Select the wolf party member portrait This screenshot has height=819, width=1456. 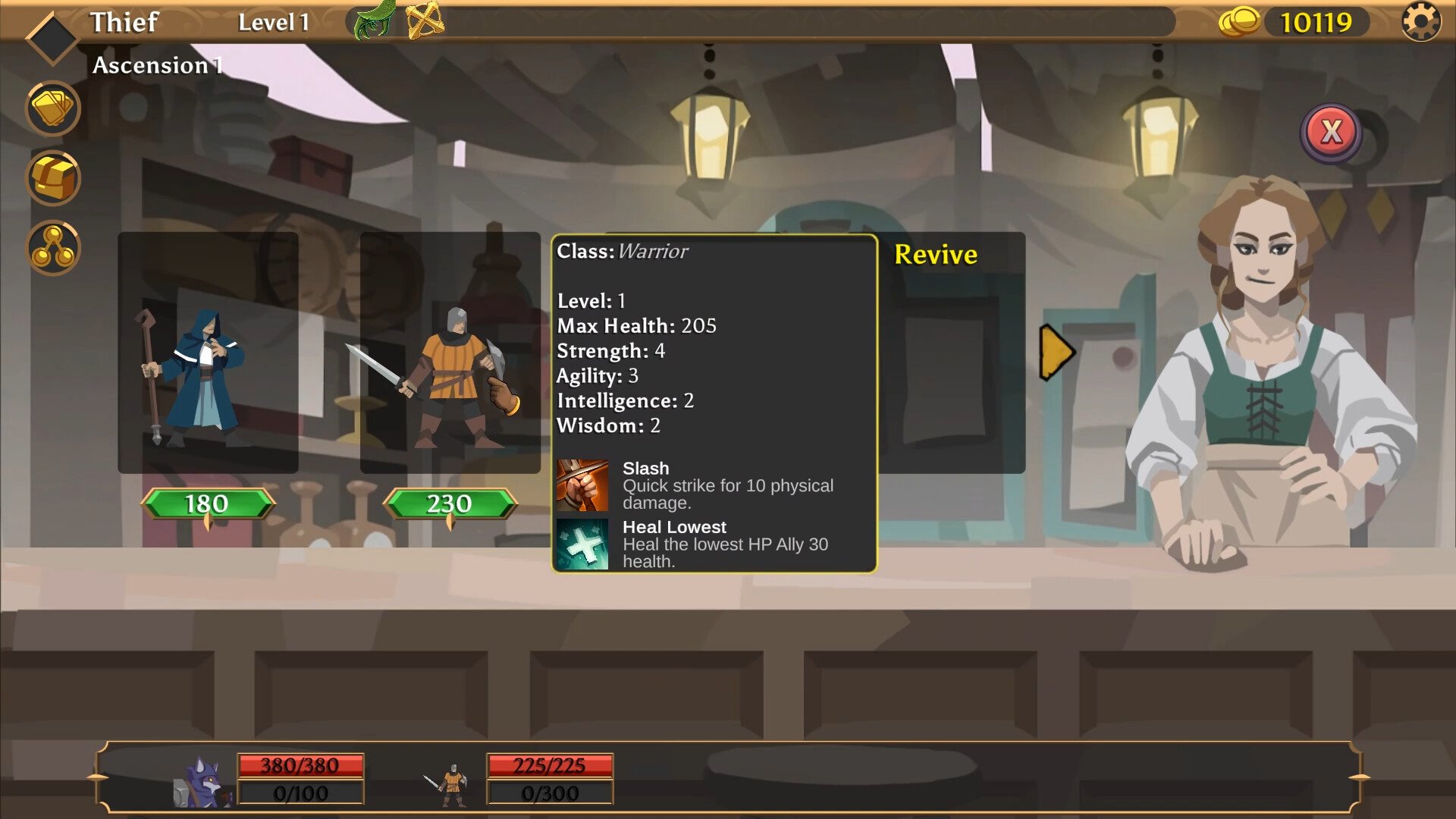coord(199,782)
